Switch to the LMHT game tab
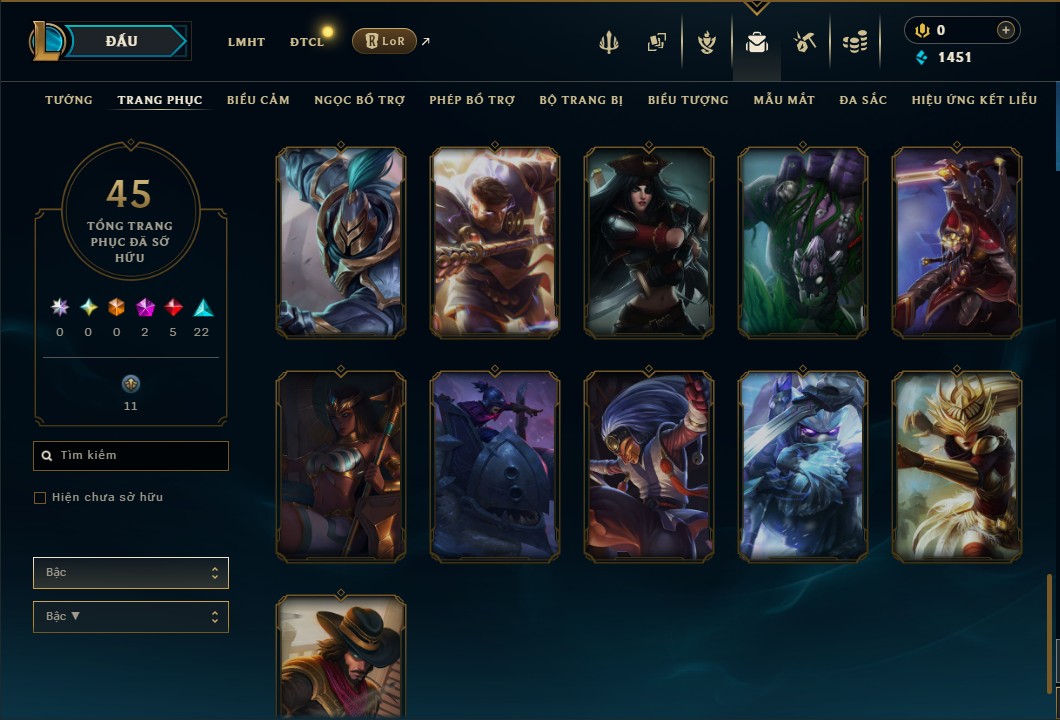The width and height of the screenshot is (1060, 720). coord(246,42)
